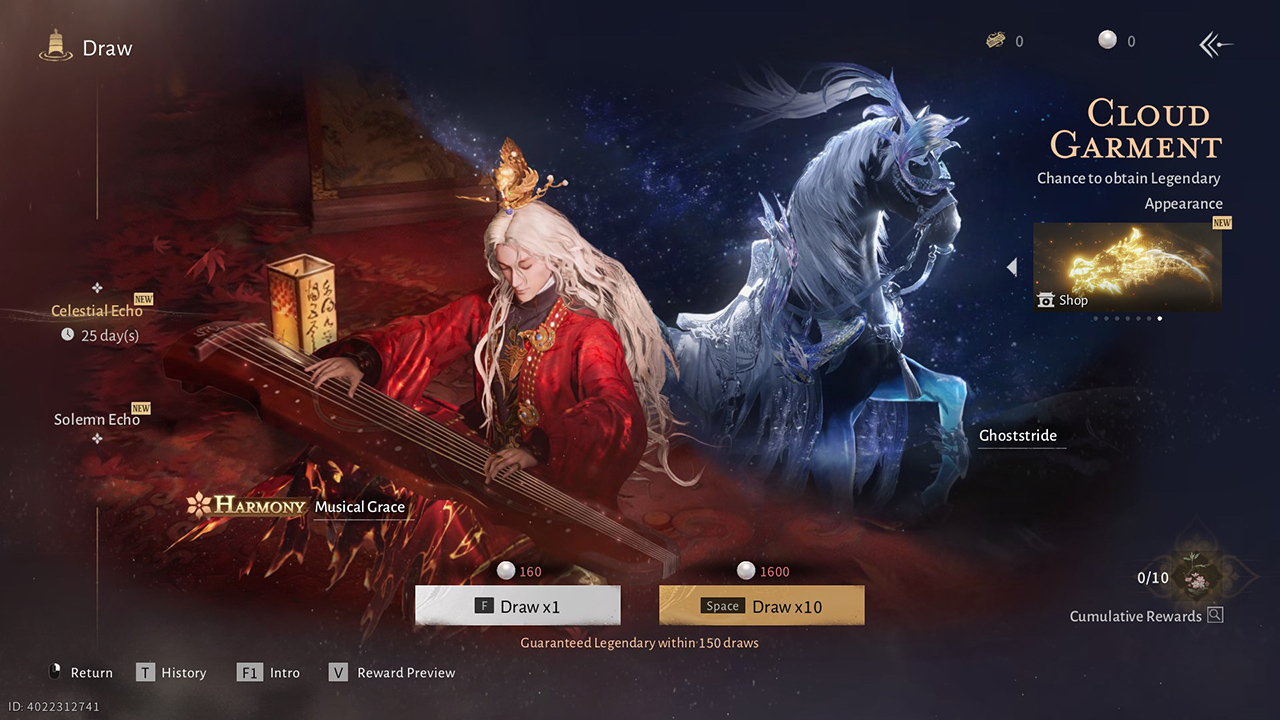Show the banner Intro
This screenshot has height=720, width=1280.
[x=270, y=673]
